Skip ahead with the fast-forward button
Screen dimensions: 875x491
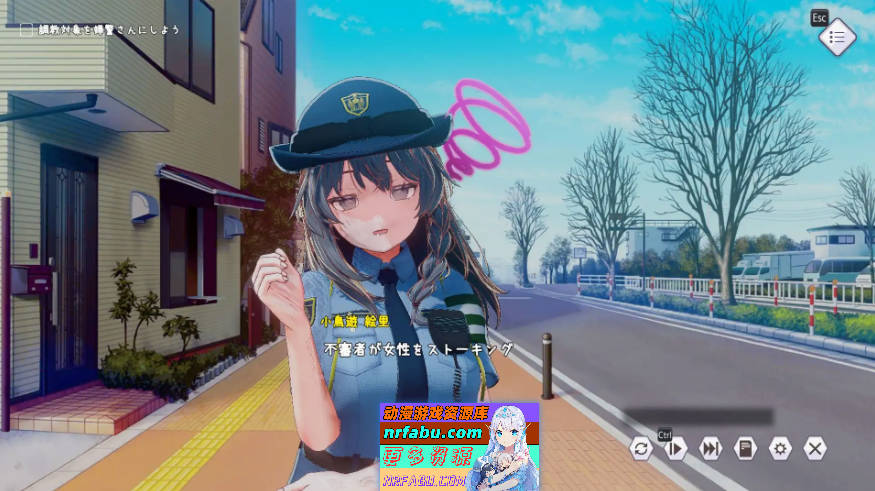pos(711,448)
